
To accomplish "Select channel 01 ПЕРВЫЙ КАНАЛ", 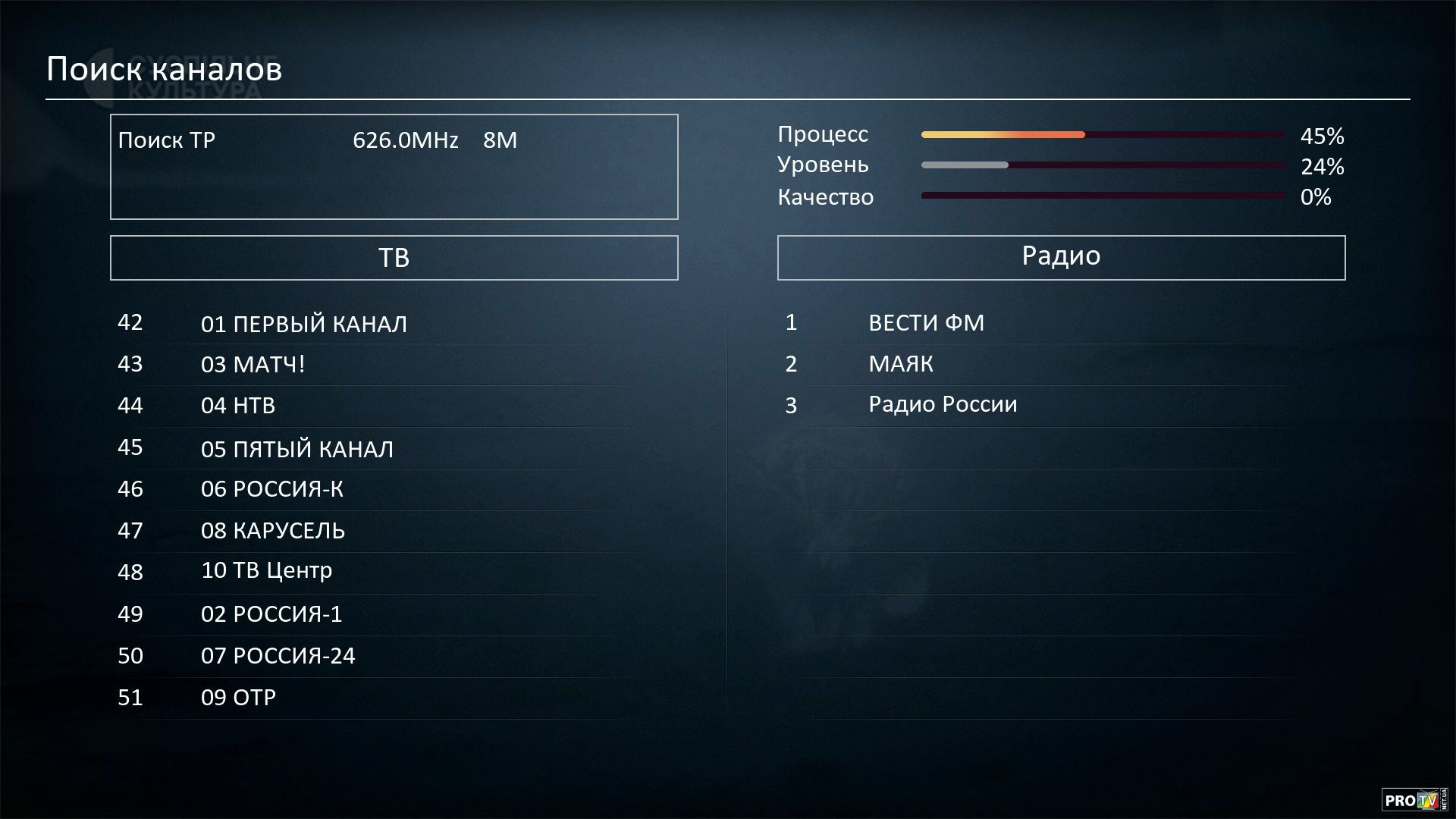I will [303, 324].
